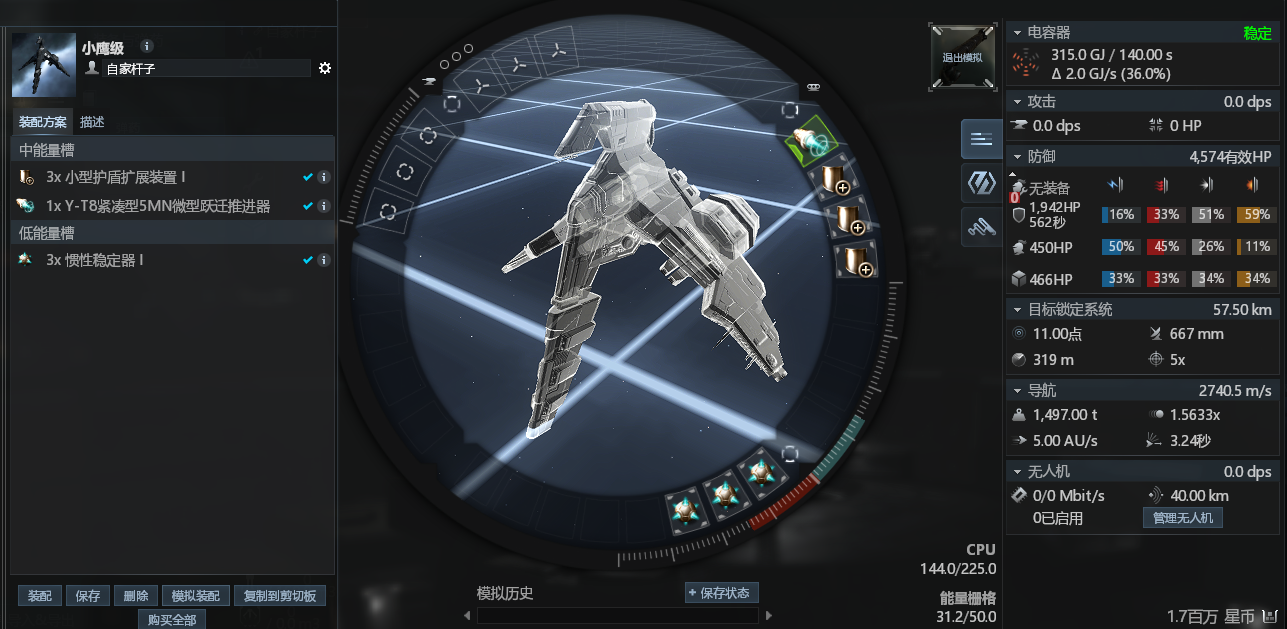
Task: Switch to the 描述 tab
Action: [x=93, y=122]
